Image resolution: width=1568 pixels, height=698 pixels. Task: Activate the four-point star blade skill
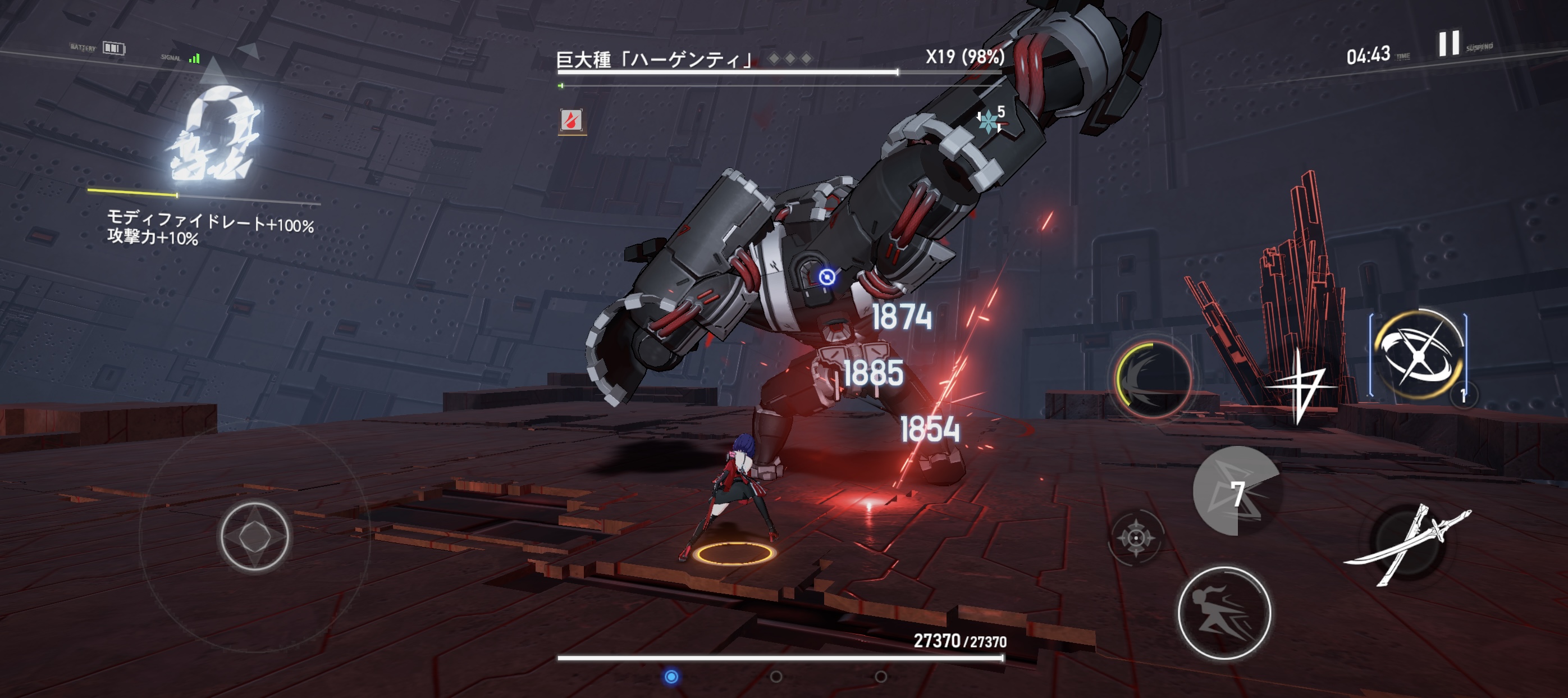(x=1301, y=385)
